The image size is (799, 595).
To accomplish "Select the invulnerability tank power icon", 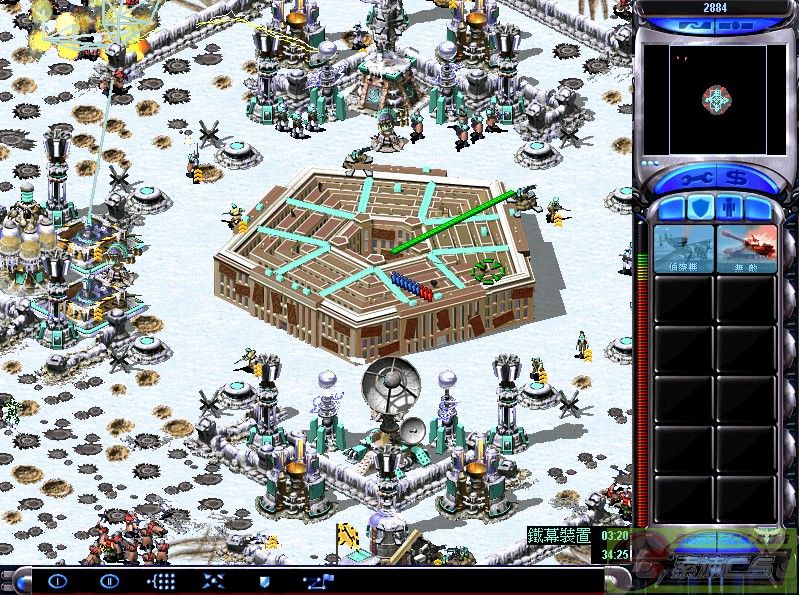I will pos(746,248).
